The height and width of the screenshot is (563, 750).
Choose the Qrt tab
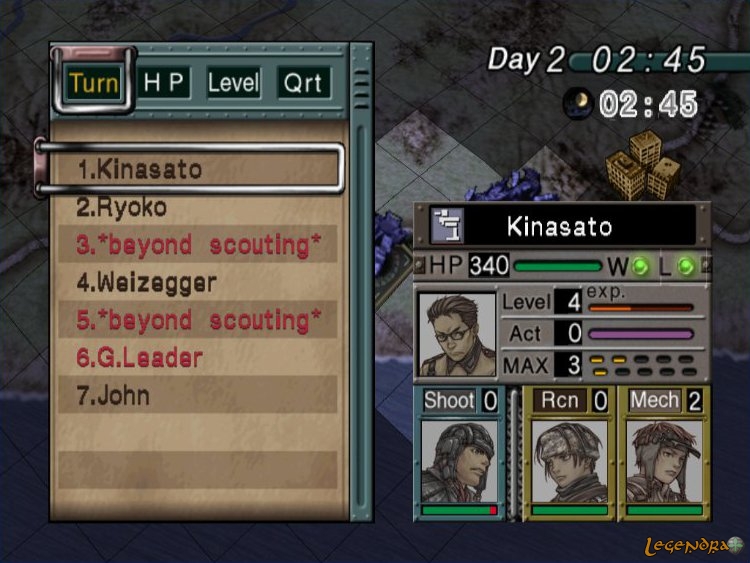(x=303, y=82)
